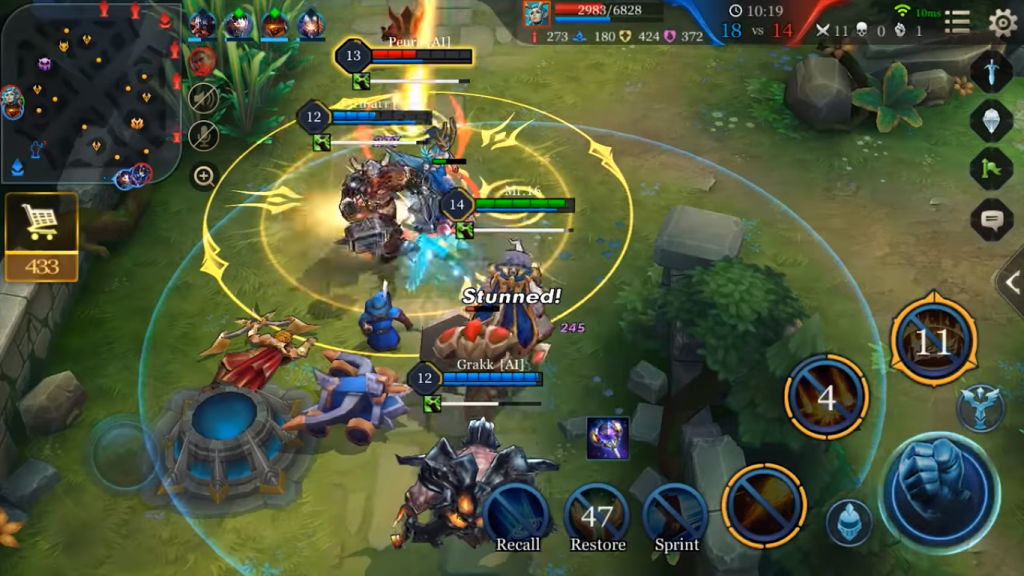Screen dimensions: 1024x576
Task: Open the gold shop with 433 coins
Action: pyautogui.click(x=41, y=236)
